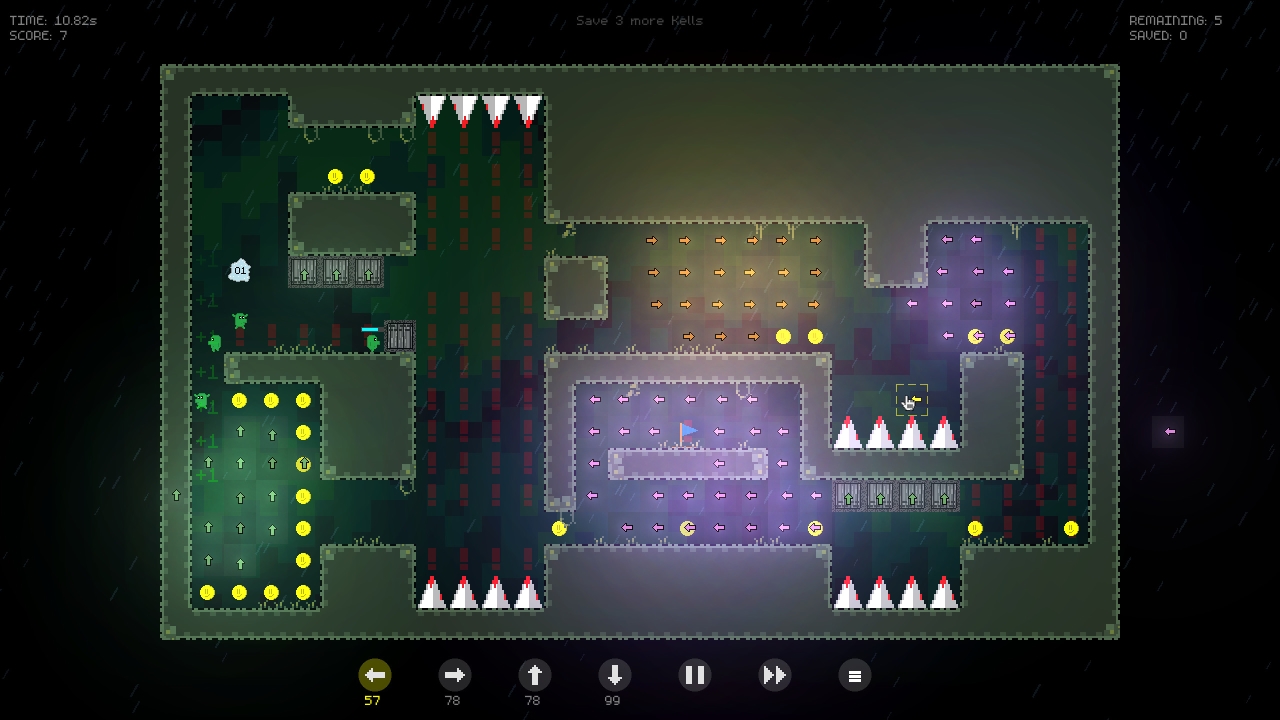Click the down arrow count showing 99

point(612,700)
